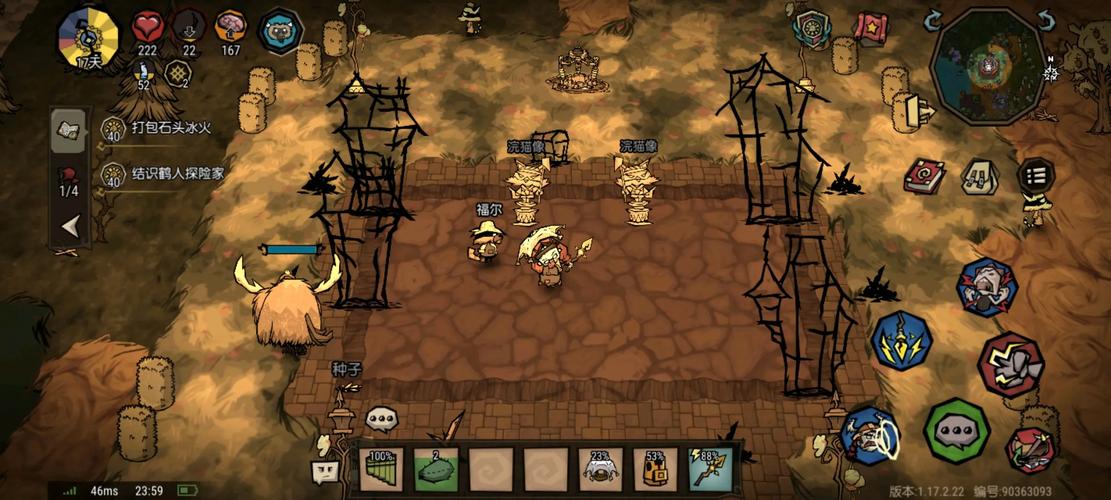Image resolution: width=1111 pixels, height=500 pixels.
Task: Open the circular minimap
Action: [988, 65]
